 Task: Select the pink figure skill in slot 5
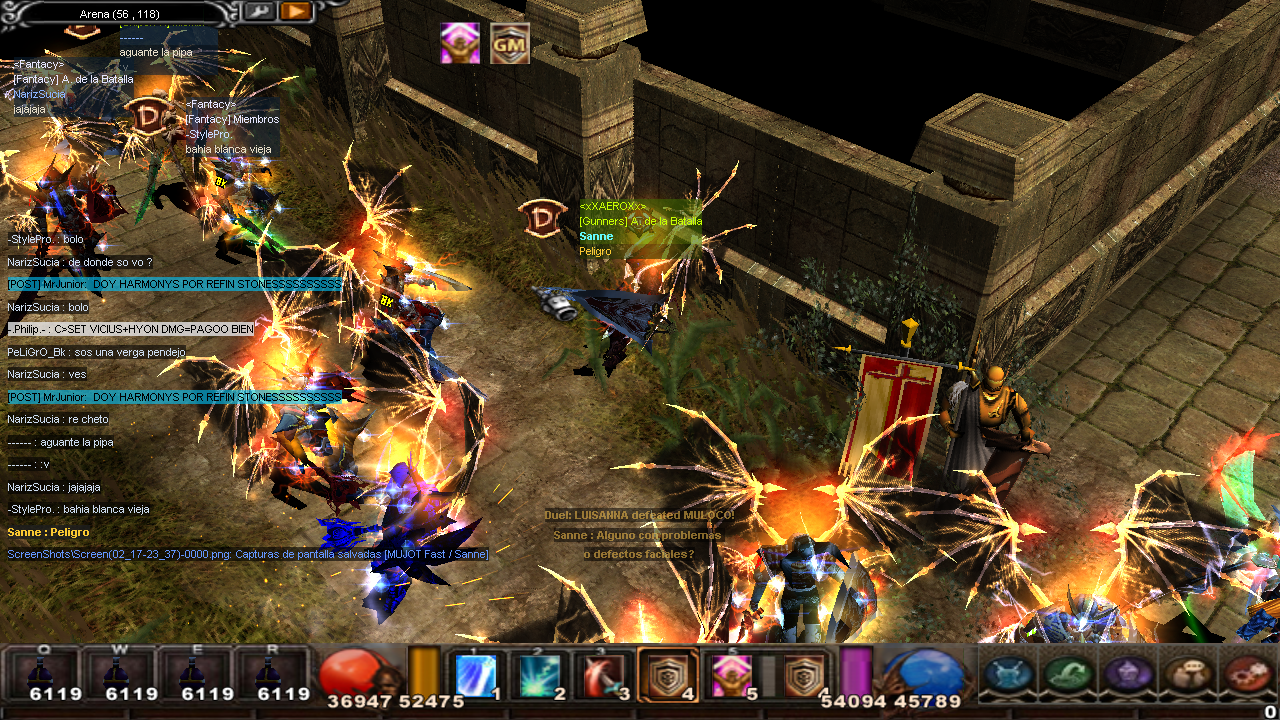click(x=732, y=676)
